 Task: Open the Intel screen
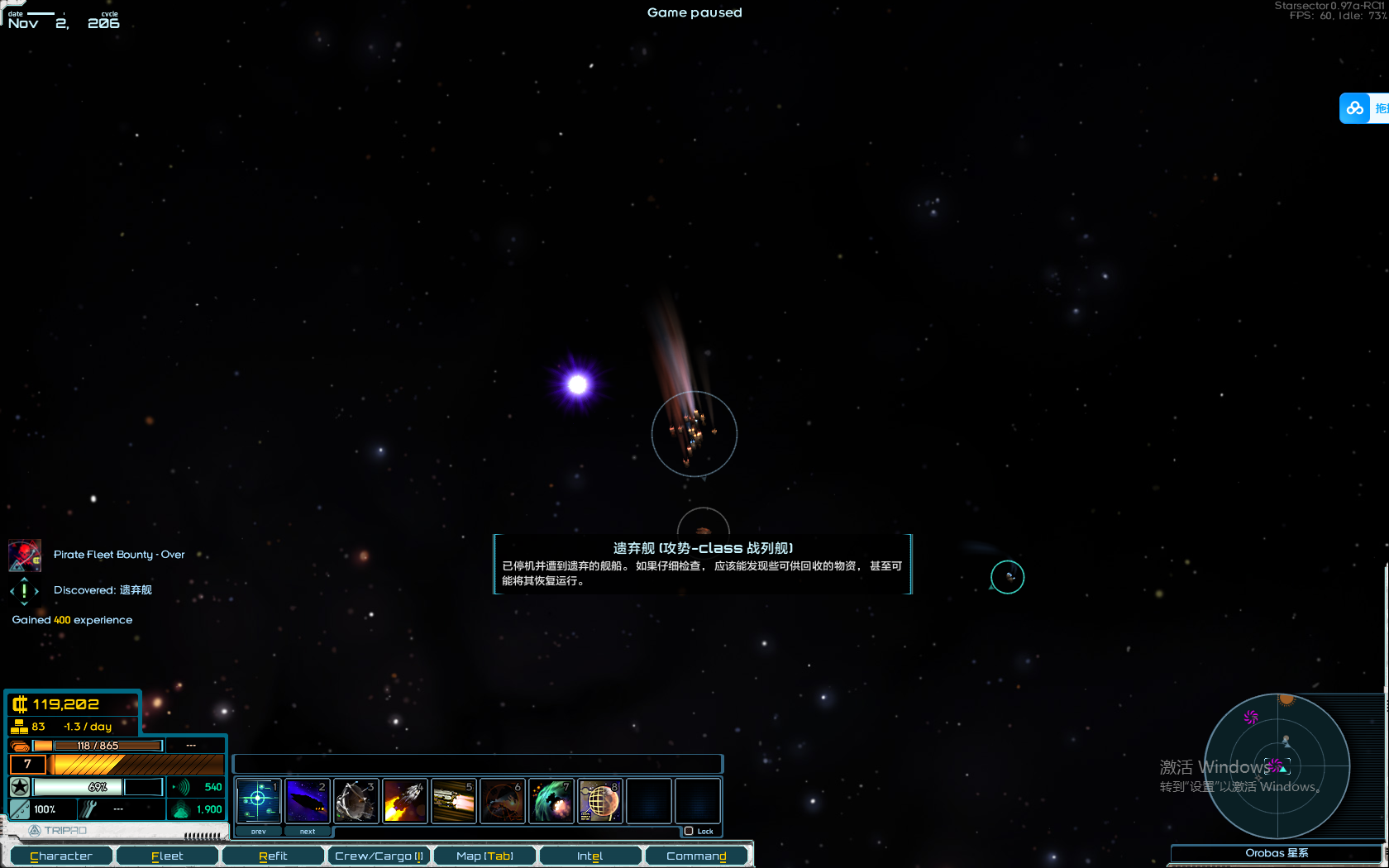589,856
